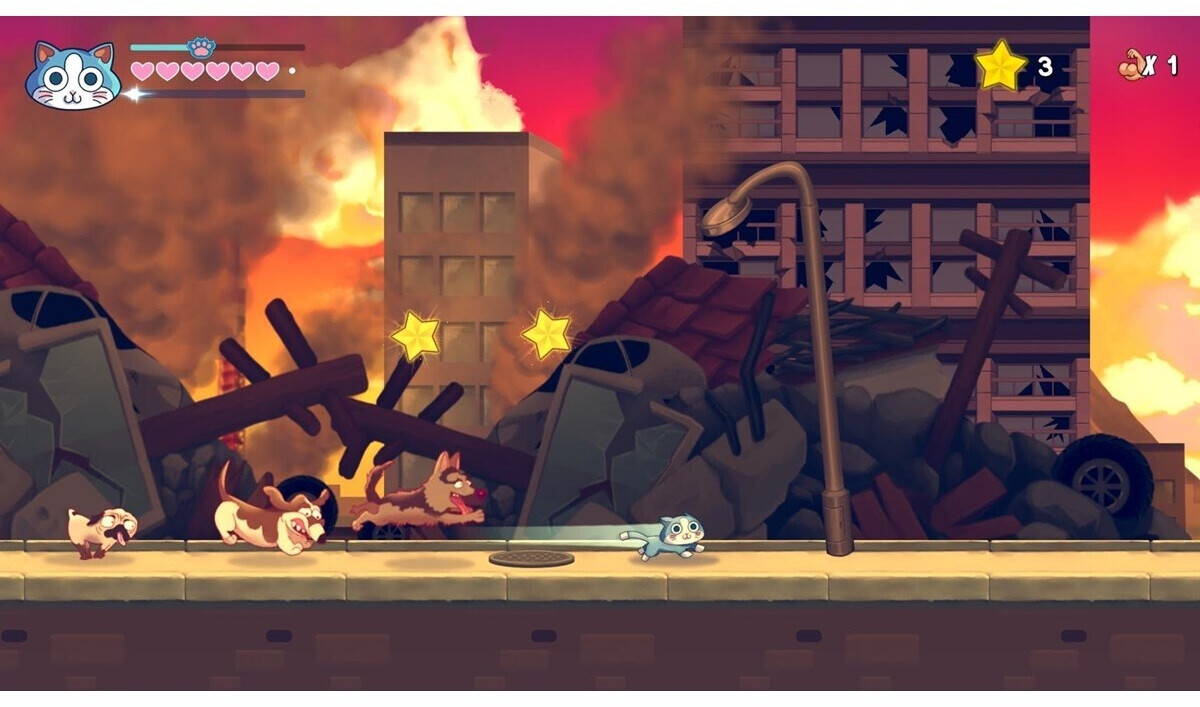Screen dimensions: 1200x707
Task: Click the blue cat character portrait
Action: 72,76
